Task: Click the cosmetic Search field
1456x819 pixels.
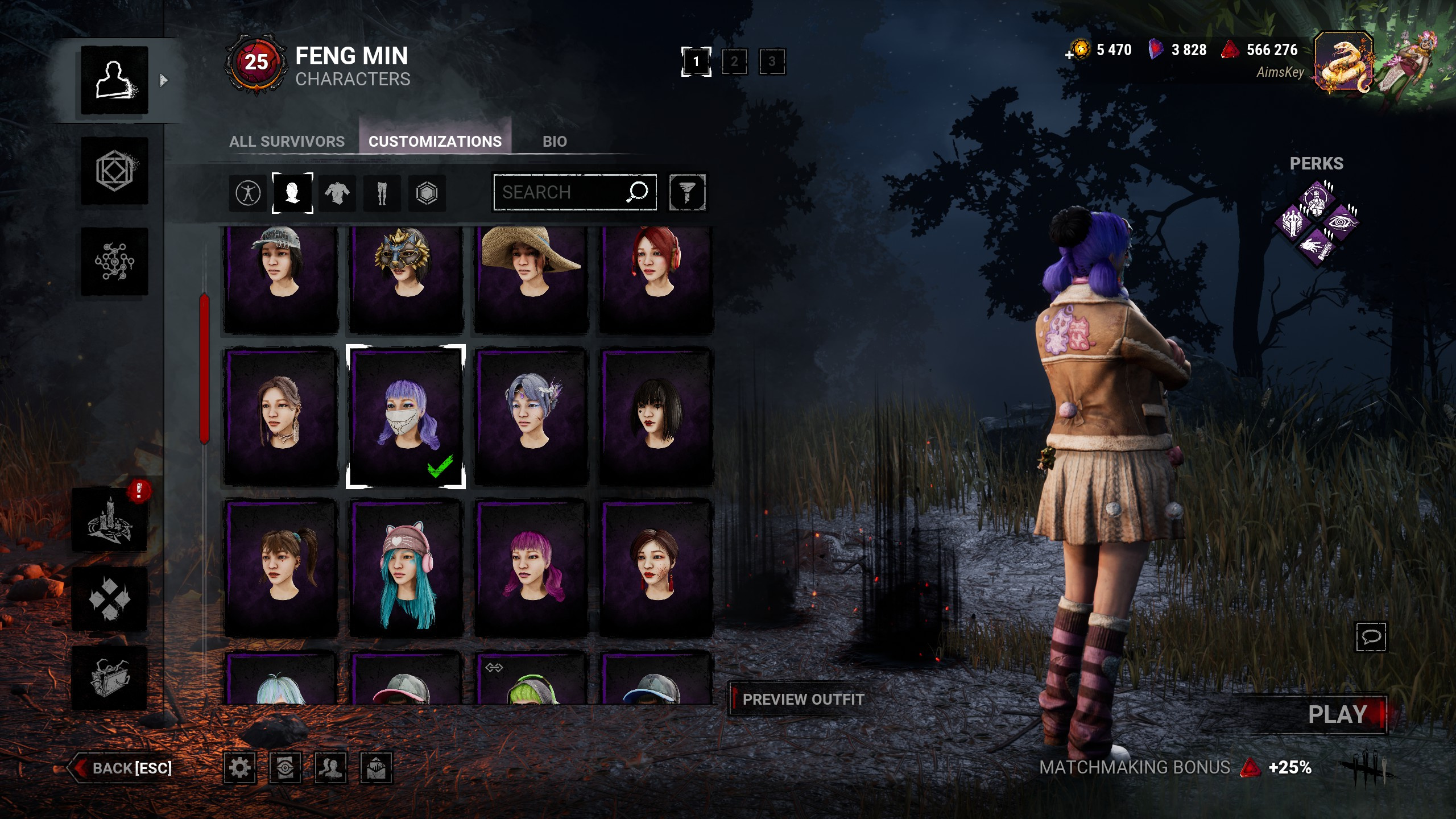Action: pyautogui.click(x=560, y=192)
